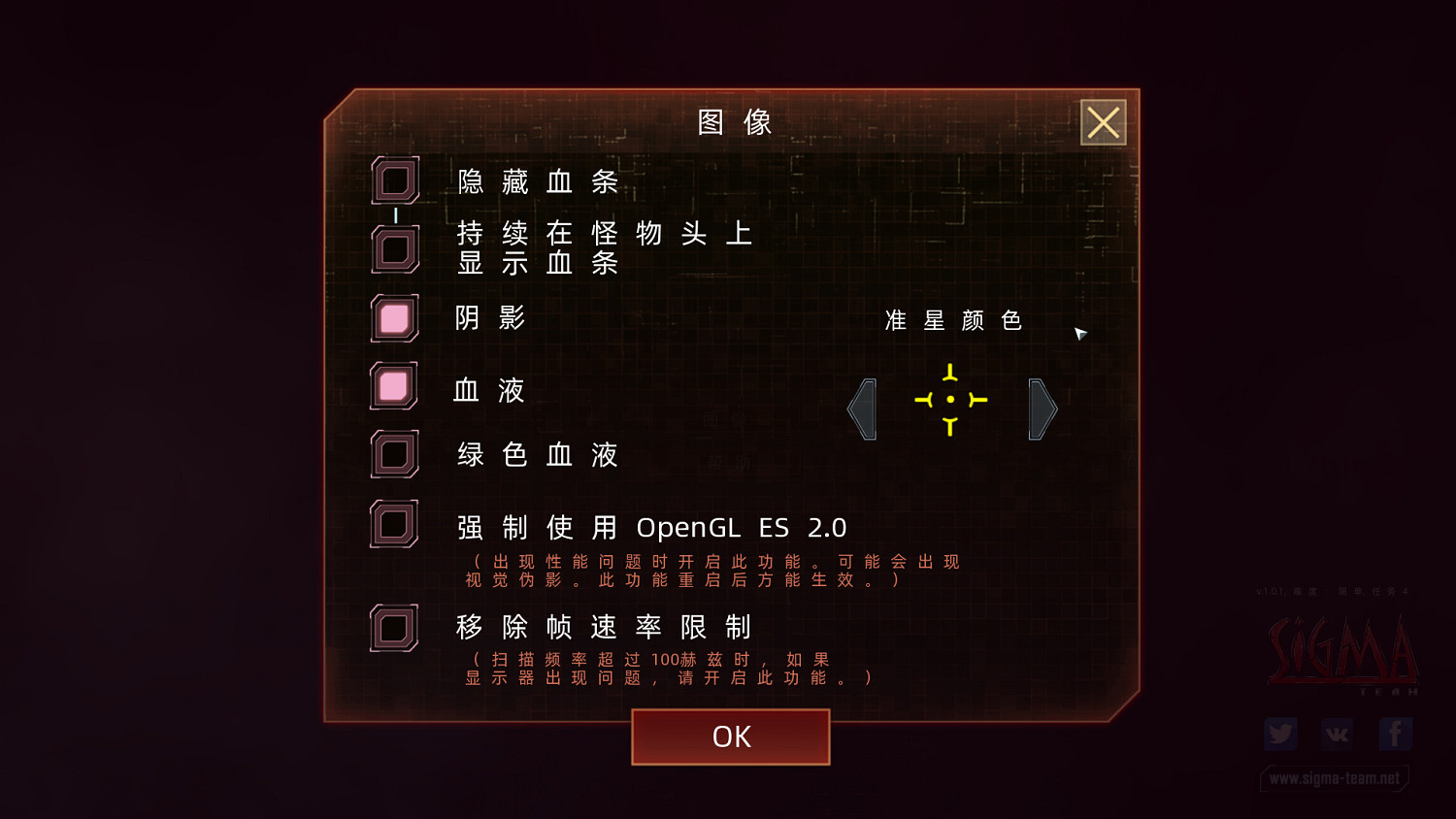The width and height of the screenshot is (1456, 819).
Task: Click the VK social media icon
Action: click(1338, 734)
